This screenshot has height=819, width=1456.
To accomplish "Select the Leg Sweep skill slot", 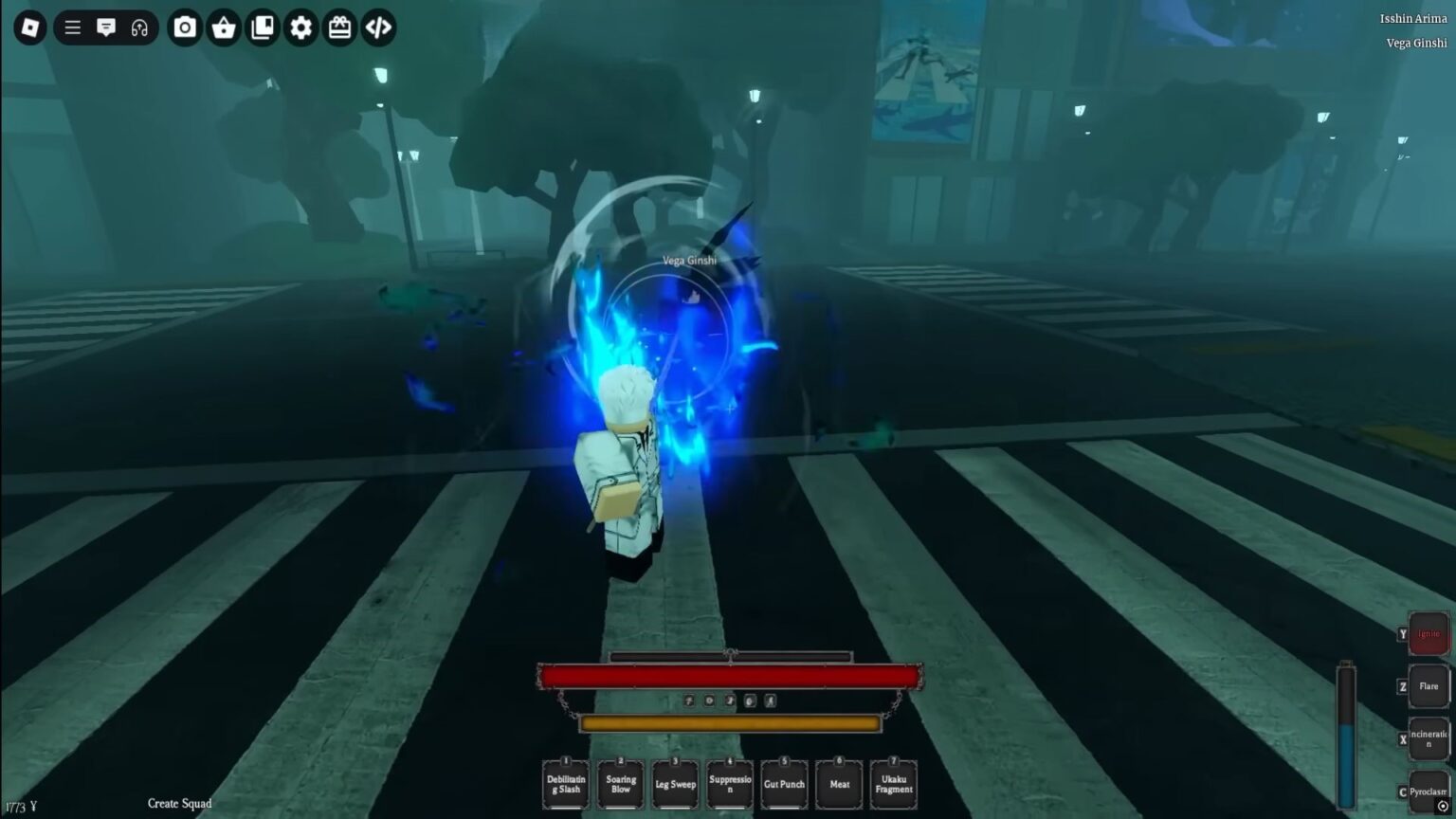I will (x=674, y=784).
